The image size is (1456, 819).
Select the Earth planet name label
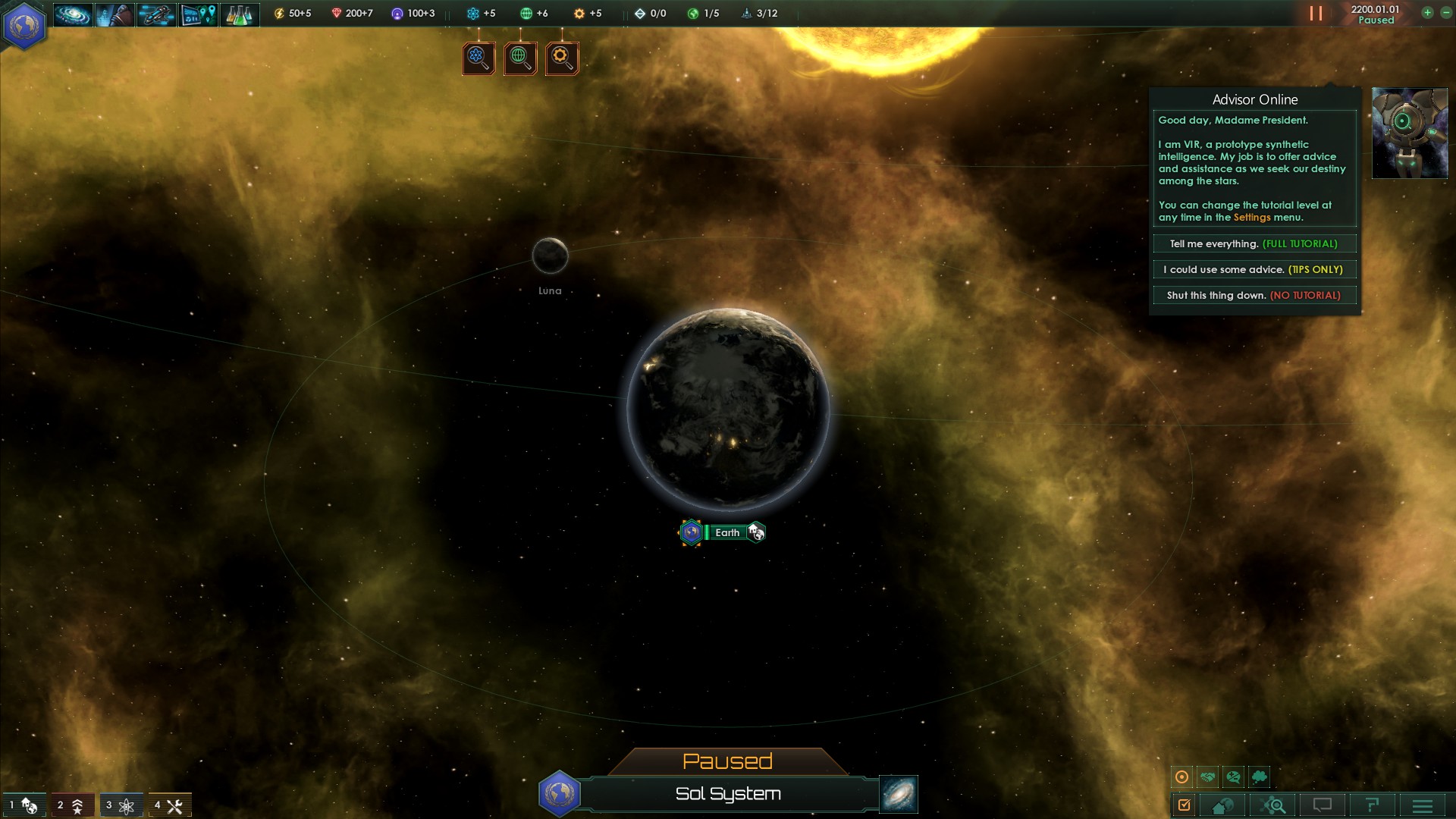[x=726, y=532]
